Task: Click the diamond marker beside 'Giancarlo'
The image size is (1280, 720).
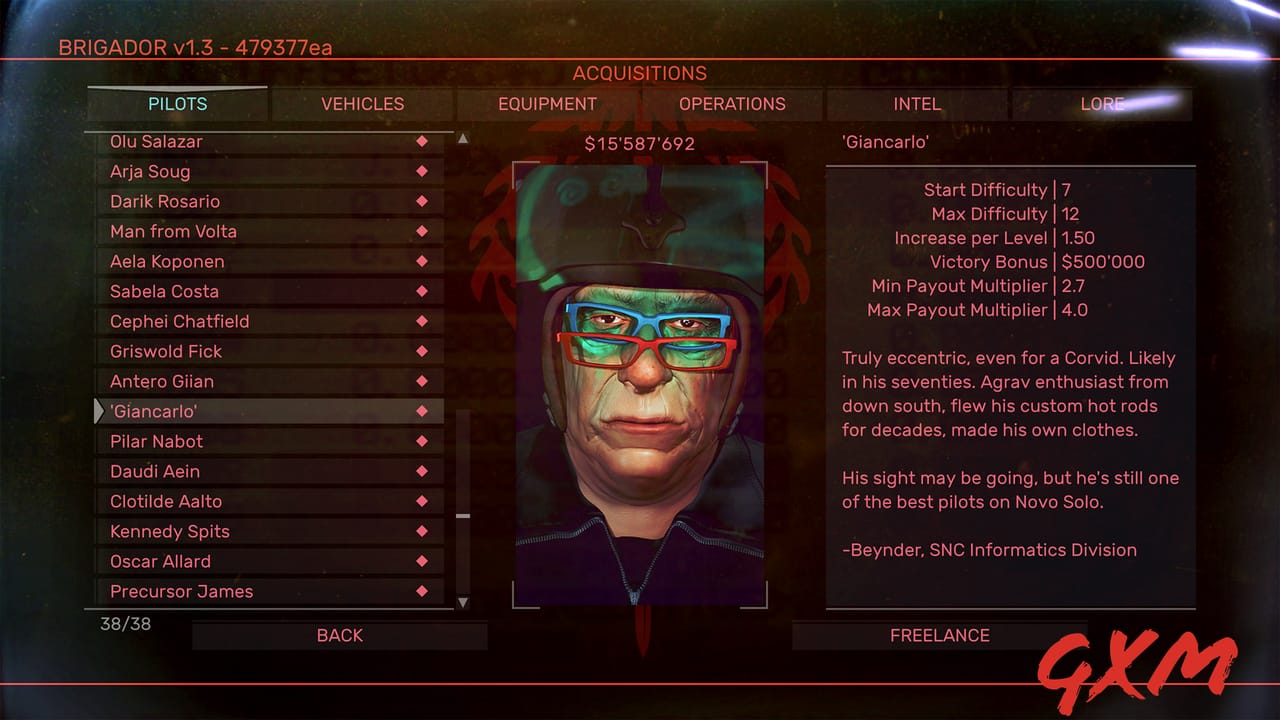Action: tap(423, 411)
